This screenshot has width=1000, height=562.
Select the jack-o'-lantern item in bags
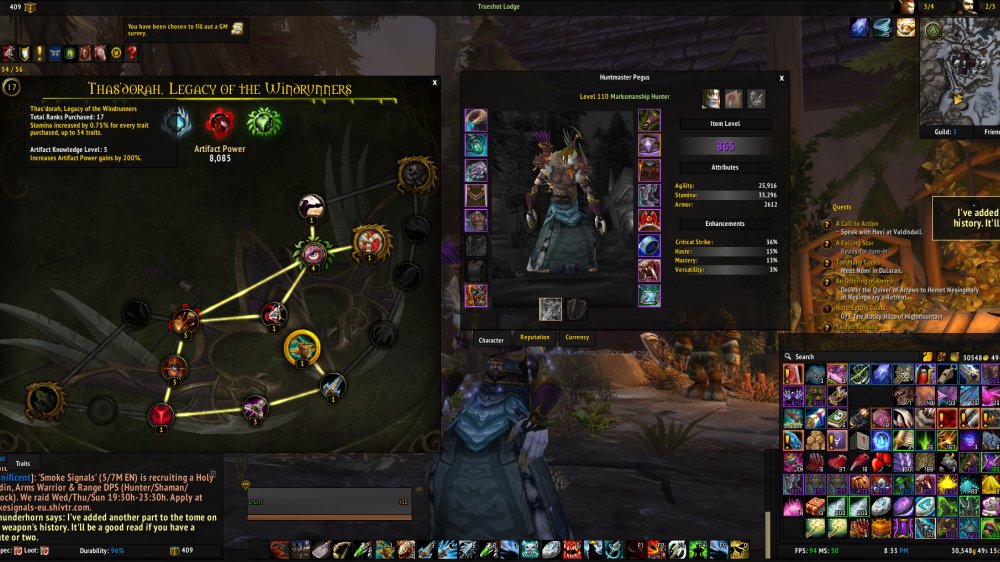click(x=858, y=482)
